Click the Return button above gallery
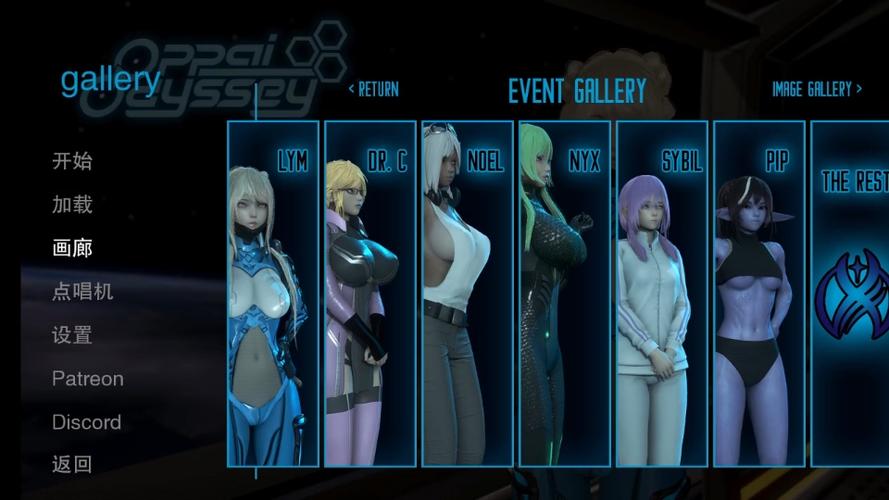The width and height of the screenshot is (889, 500). [x=373, y=89]
